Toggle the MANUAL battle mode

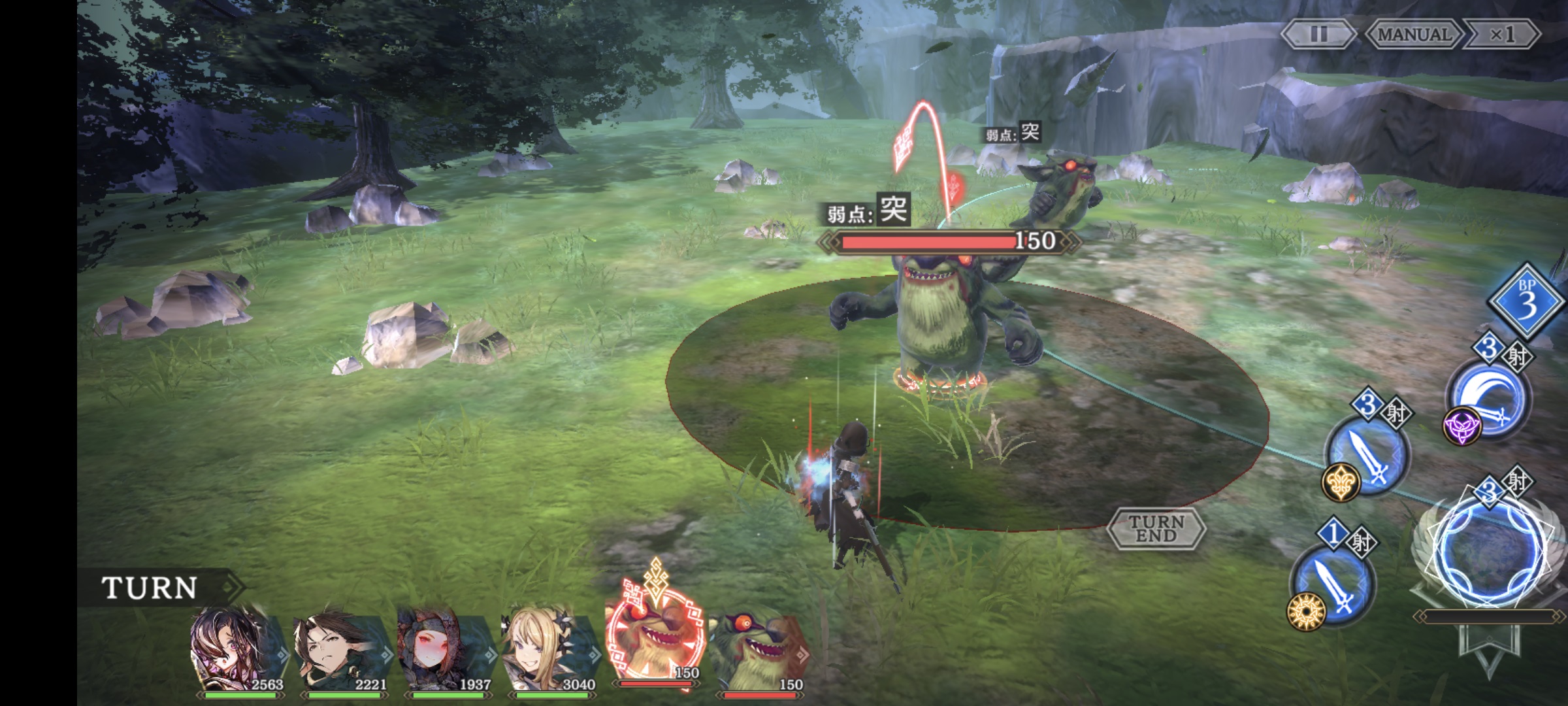pyautogui.click(x=1414, y=34)
